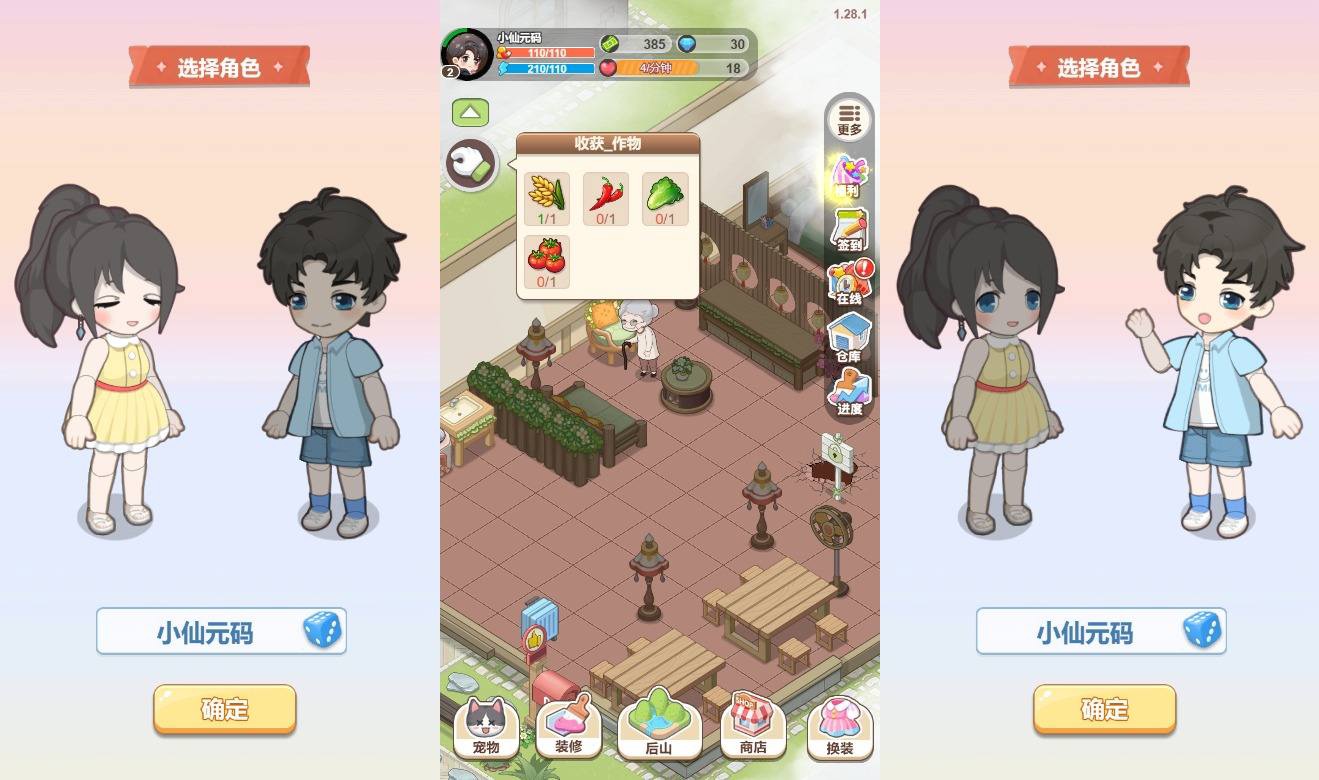Choose the green cabbage crop slot
1319x780 pixels.
pyautogui.click(x=665, y=198)
